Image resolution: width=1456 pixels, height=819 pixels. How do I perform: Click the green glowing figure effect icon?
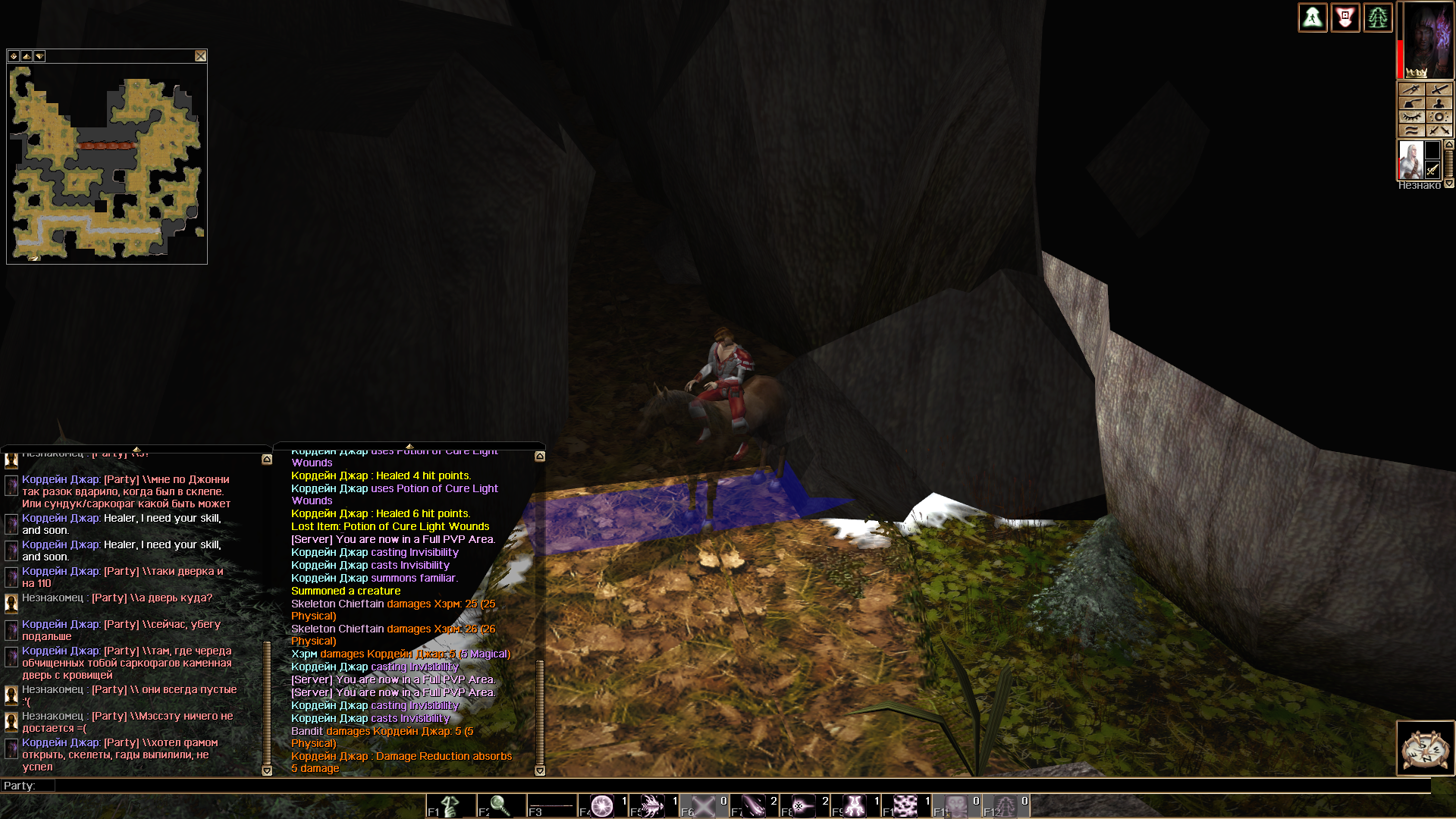1378,17
